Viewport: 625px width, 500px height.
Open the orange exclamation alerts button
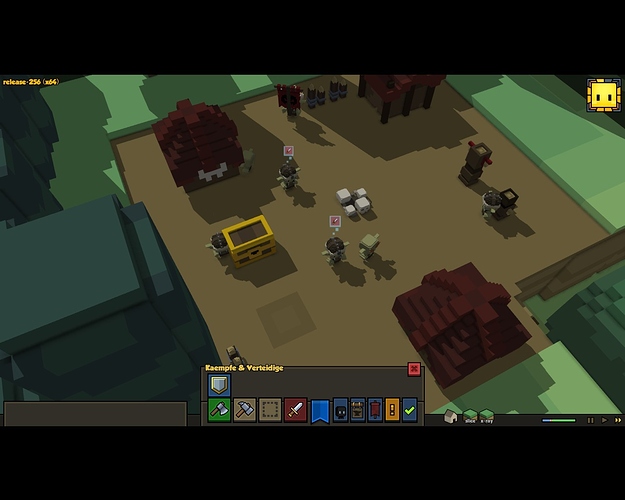(392, 410)
